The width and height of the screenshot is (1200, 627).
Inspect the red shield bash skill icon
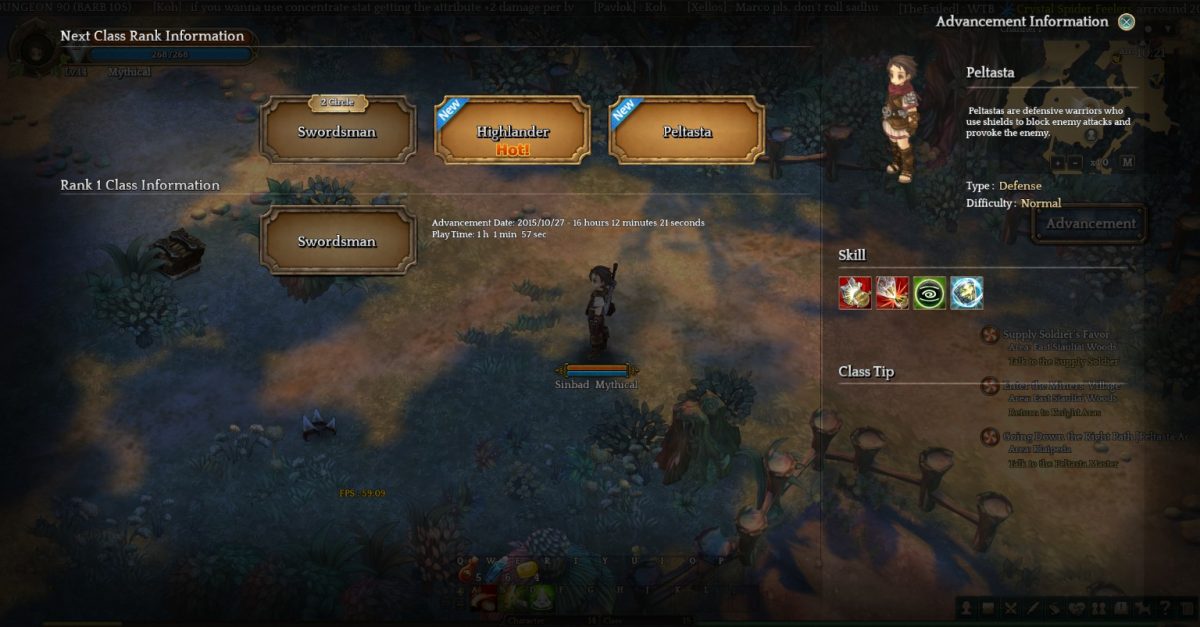point(855,292)
